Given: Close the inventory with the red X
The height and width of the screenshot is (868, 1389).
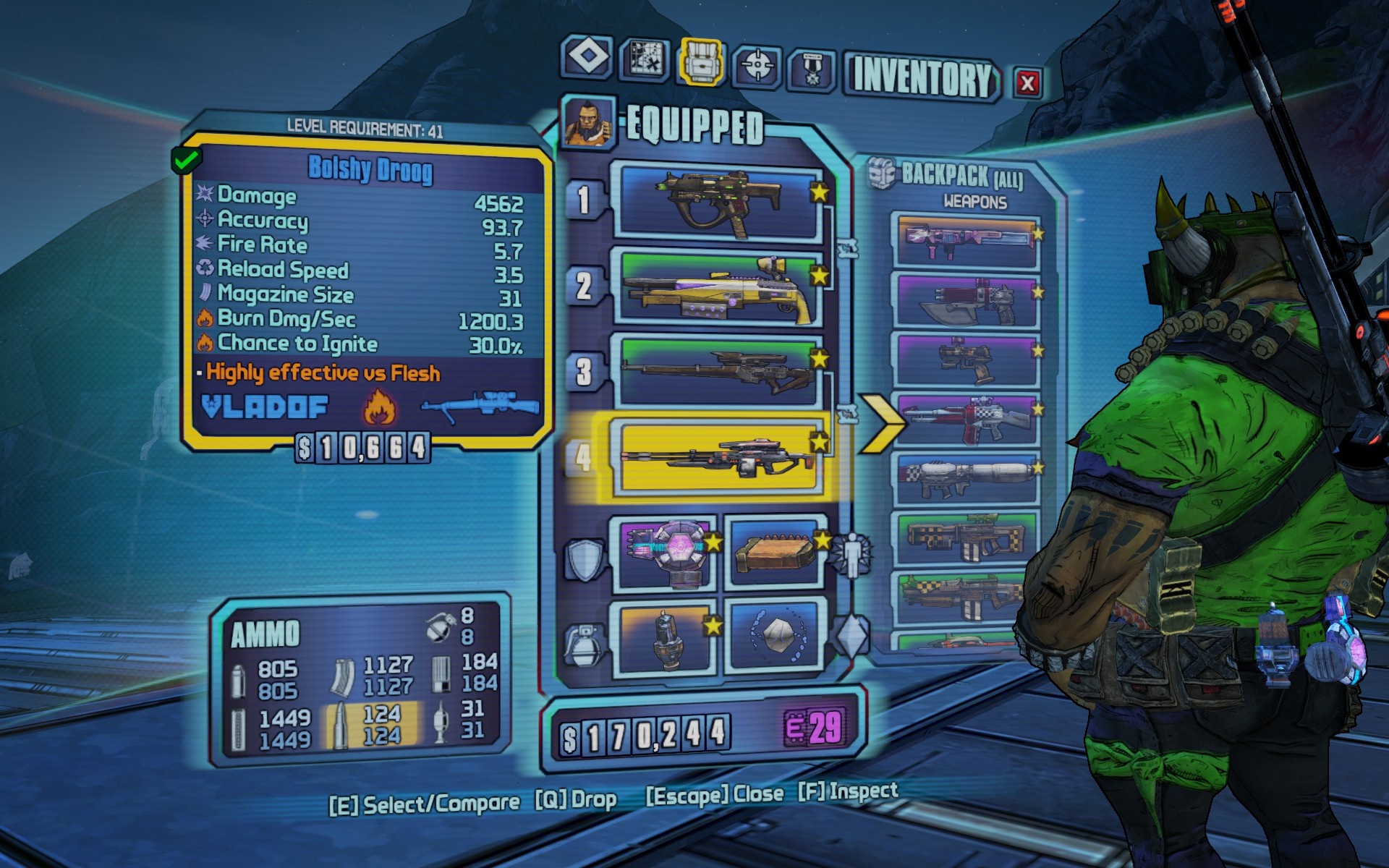Looking at the screenshot, I should pos(1027,82).
